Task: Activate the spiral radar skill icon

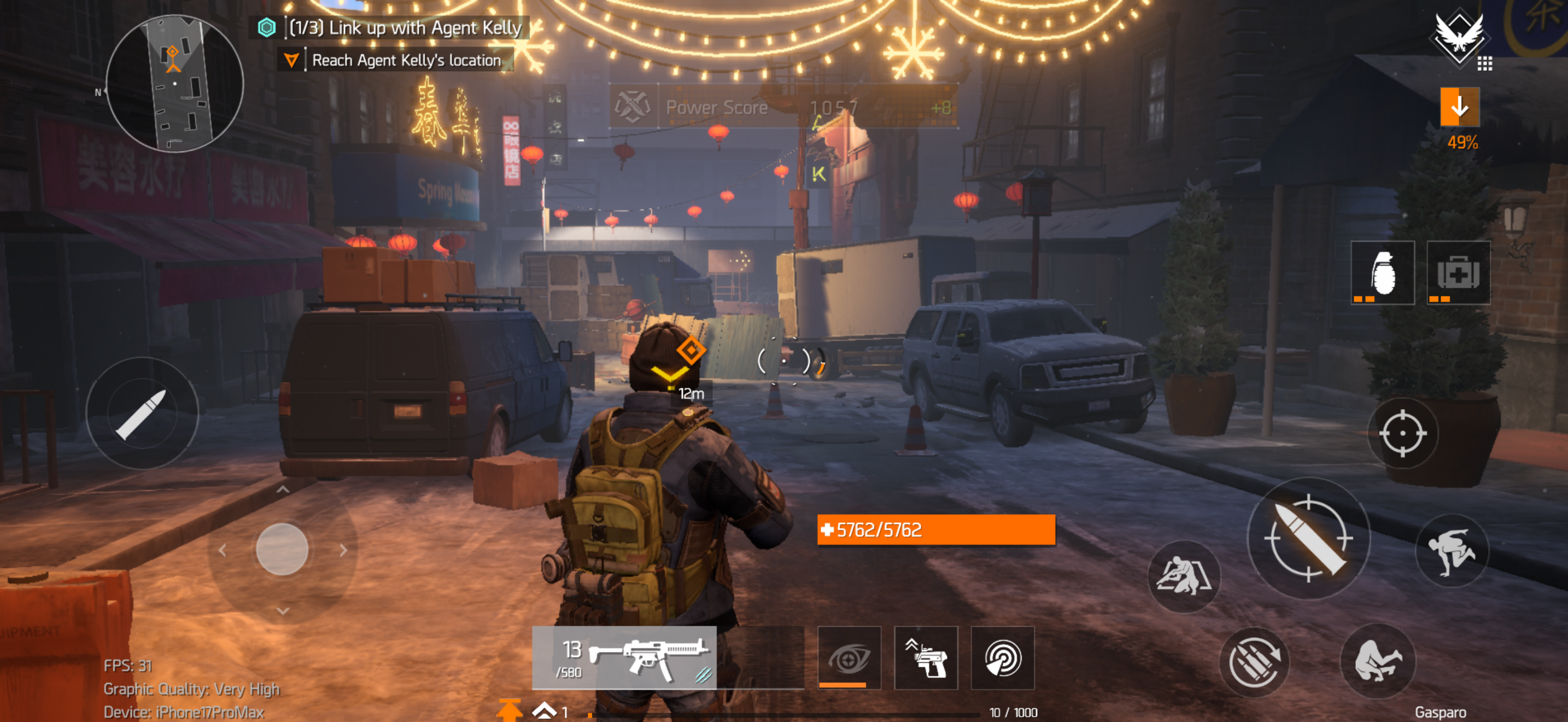Action: coord(1002,657)
